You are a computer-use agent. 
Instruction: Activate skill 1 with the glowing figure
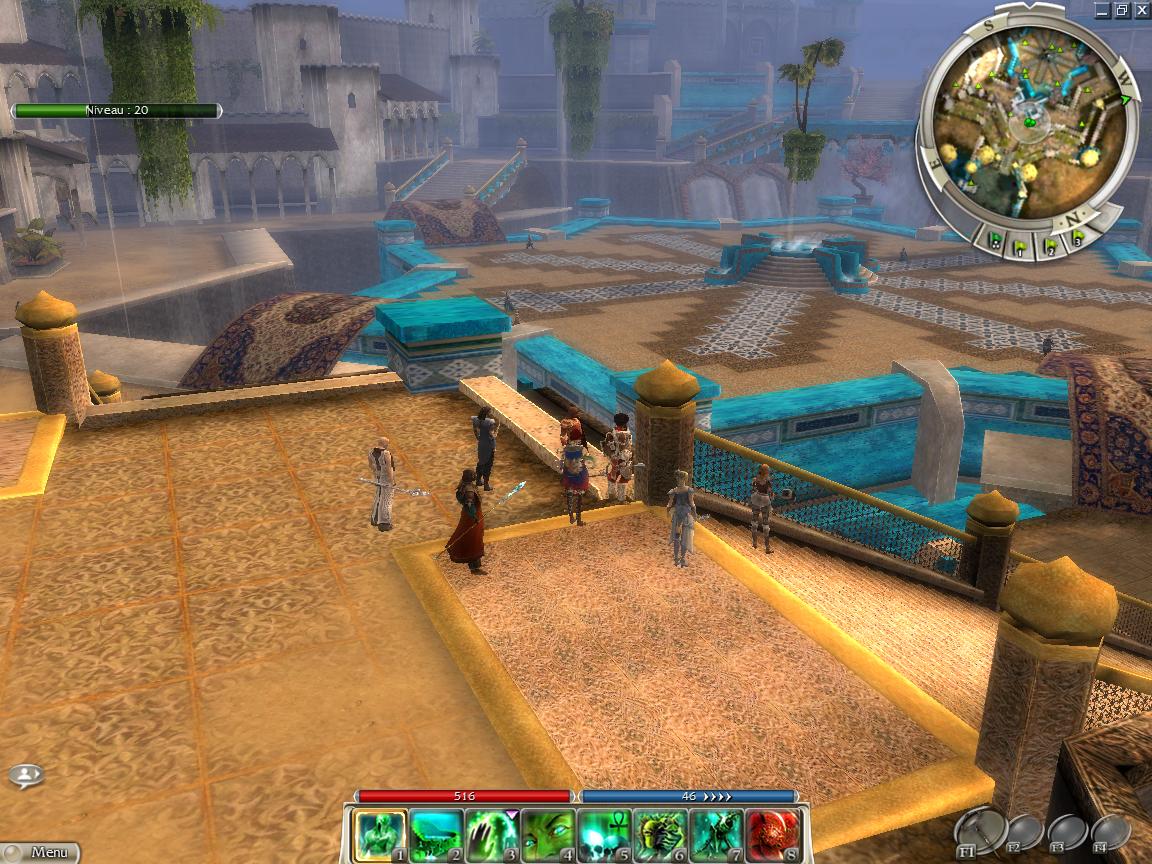(381, 836)
